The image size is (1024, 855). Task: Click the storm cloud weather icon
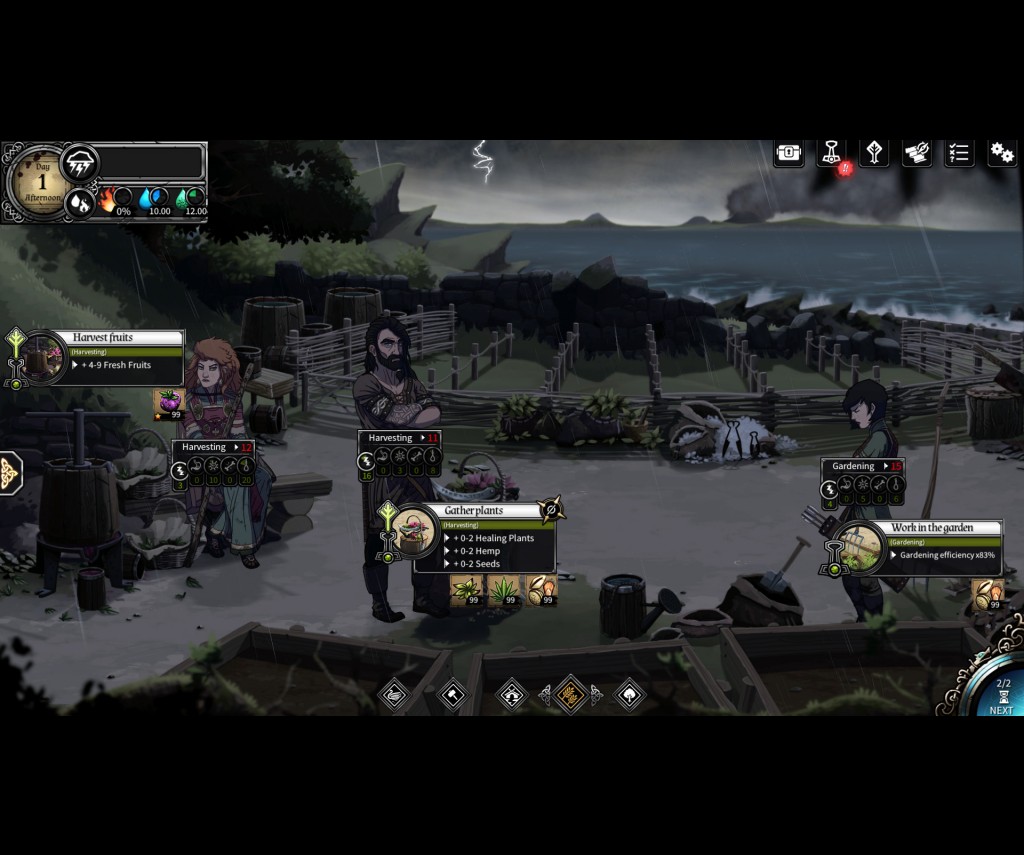(x=80, y=162)
